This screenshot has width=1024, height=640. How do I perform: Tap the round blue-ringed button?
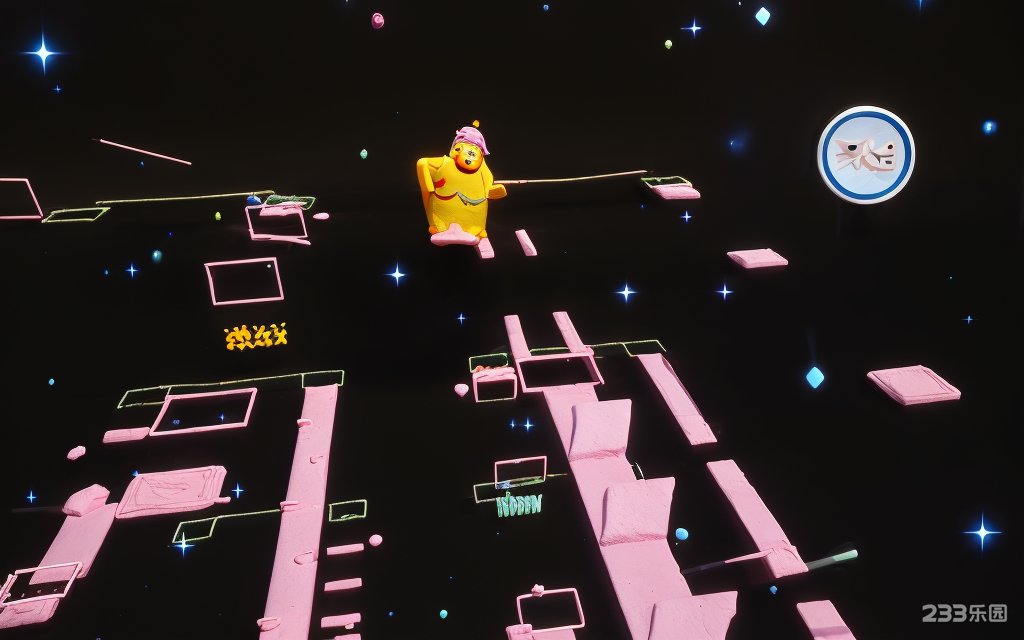866,155
